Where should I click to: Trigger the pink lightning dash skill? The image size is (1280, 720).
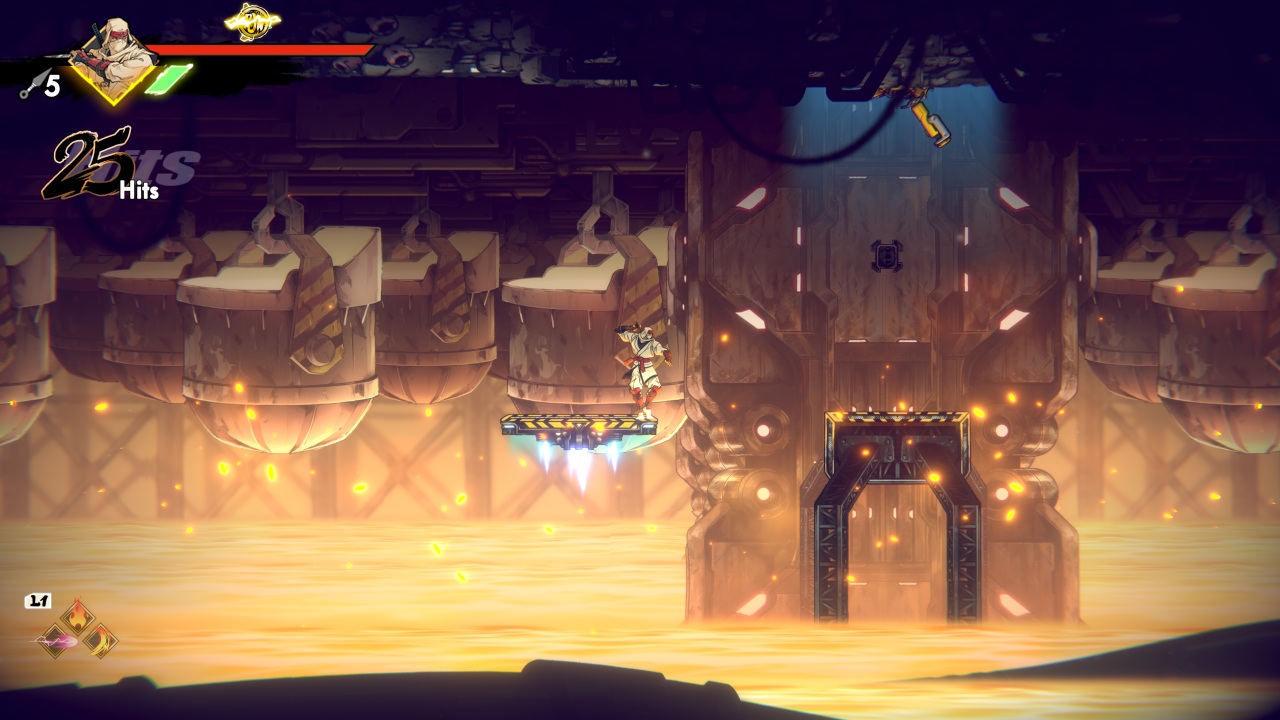(53, 640)
